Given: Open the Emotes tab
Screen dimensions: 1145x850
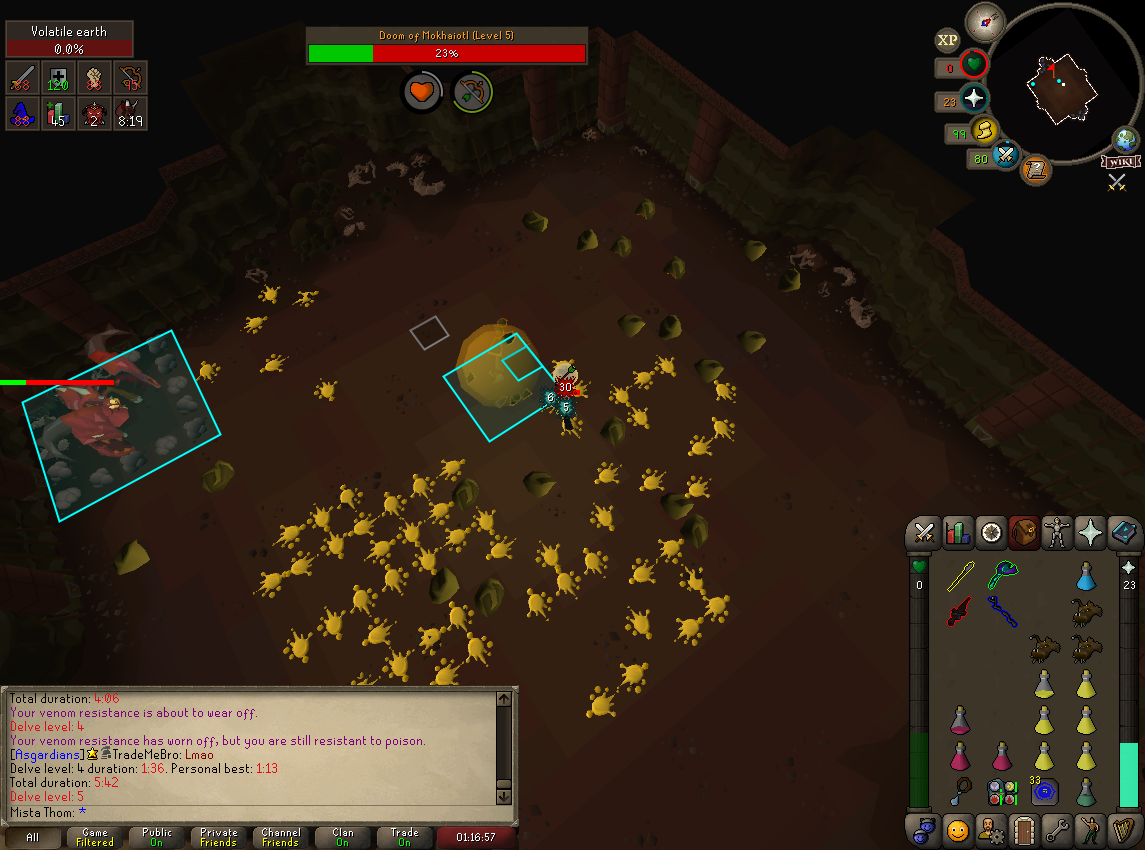Looking at the screenshot, I should coord(1090,829).
